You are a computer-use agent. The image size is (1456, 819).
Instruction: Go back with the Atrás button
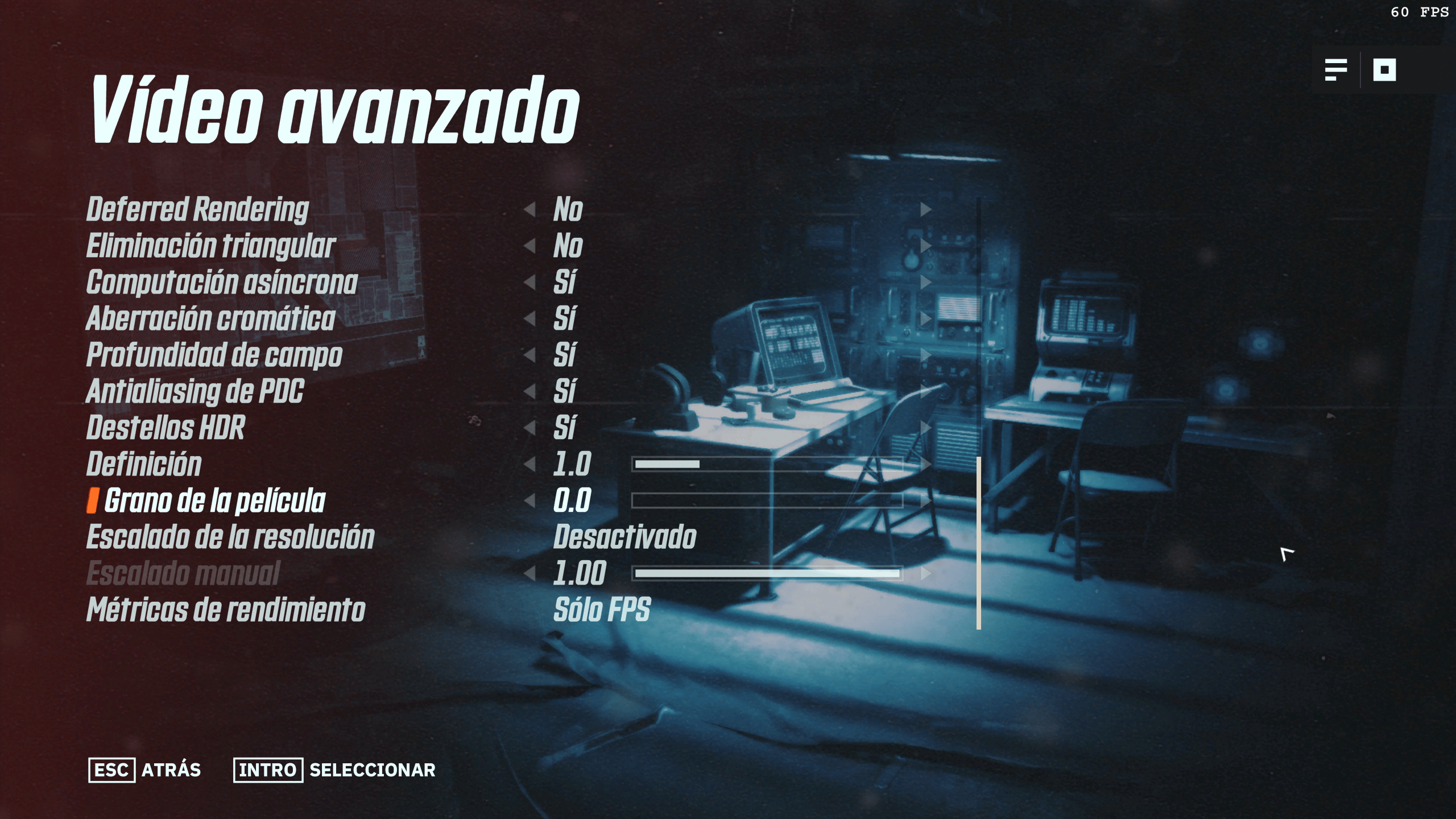(144, 770)
